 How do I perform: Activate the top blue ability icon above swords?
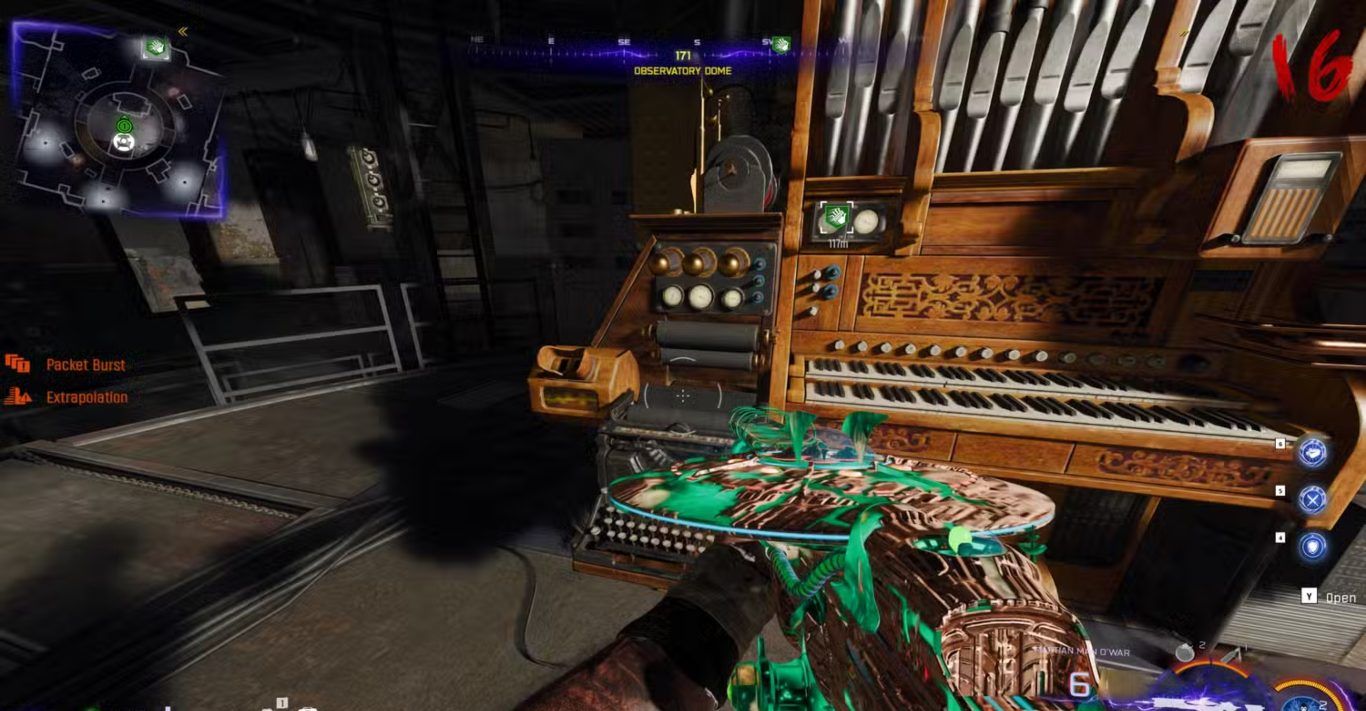point(1312,452)
